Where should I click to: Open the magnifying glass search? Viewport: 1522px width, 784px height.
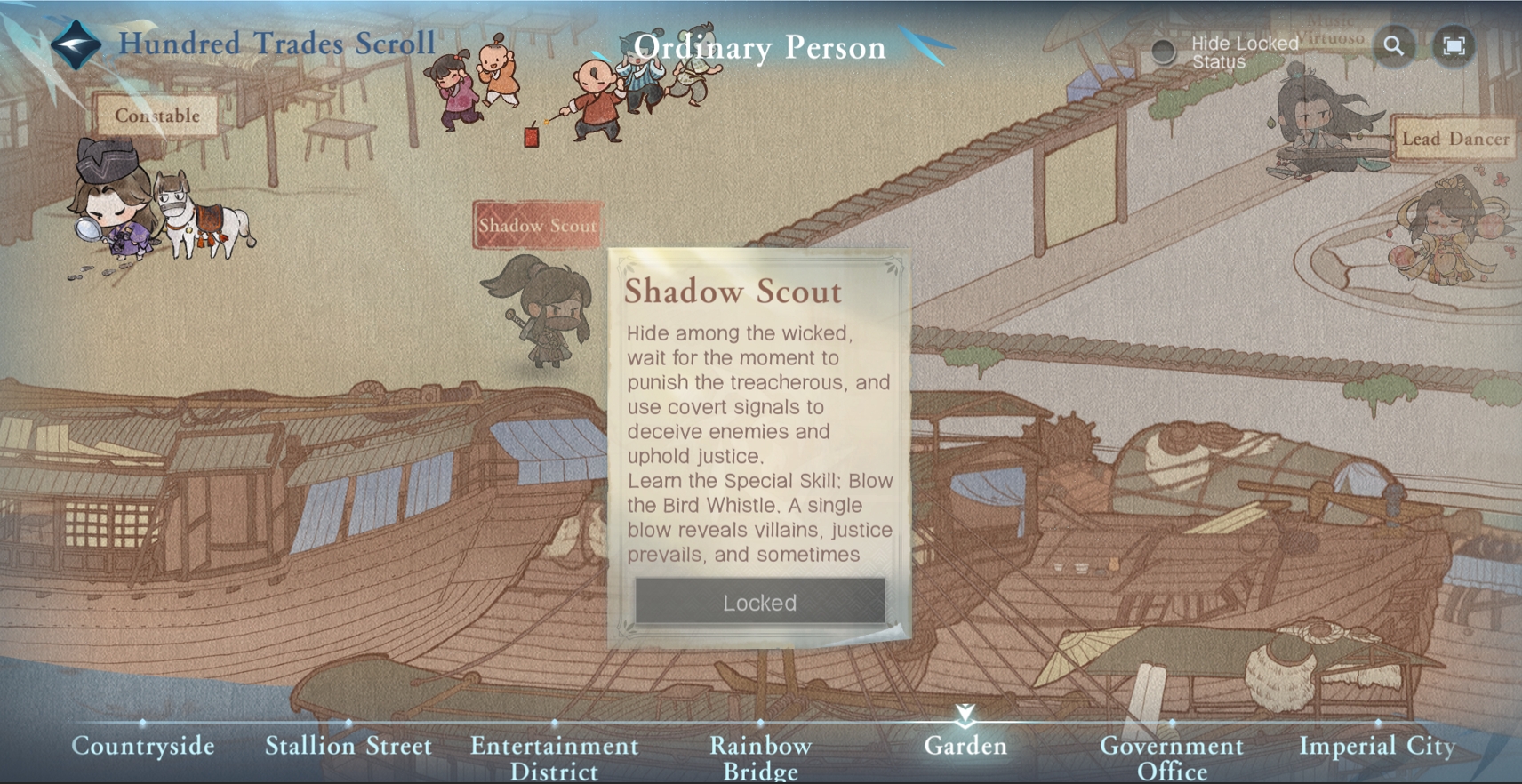pyautogui.click(x=1394, y=45)
